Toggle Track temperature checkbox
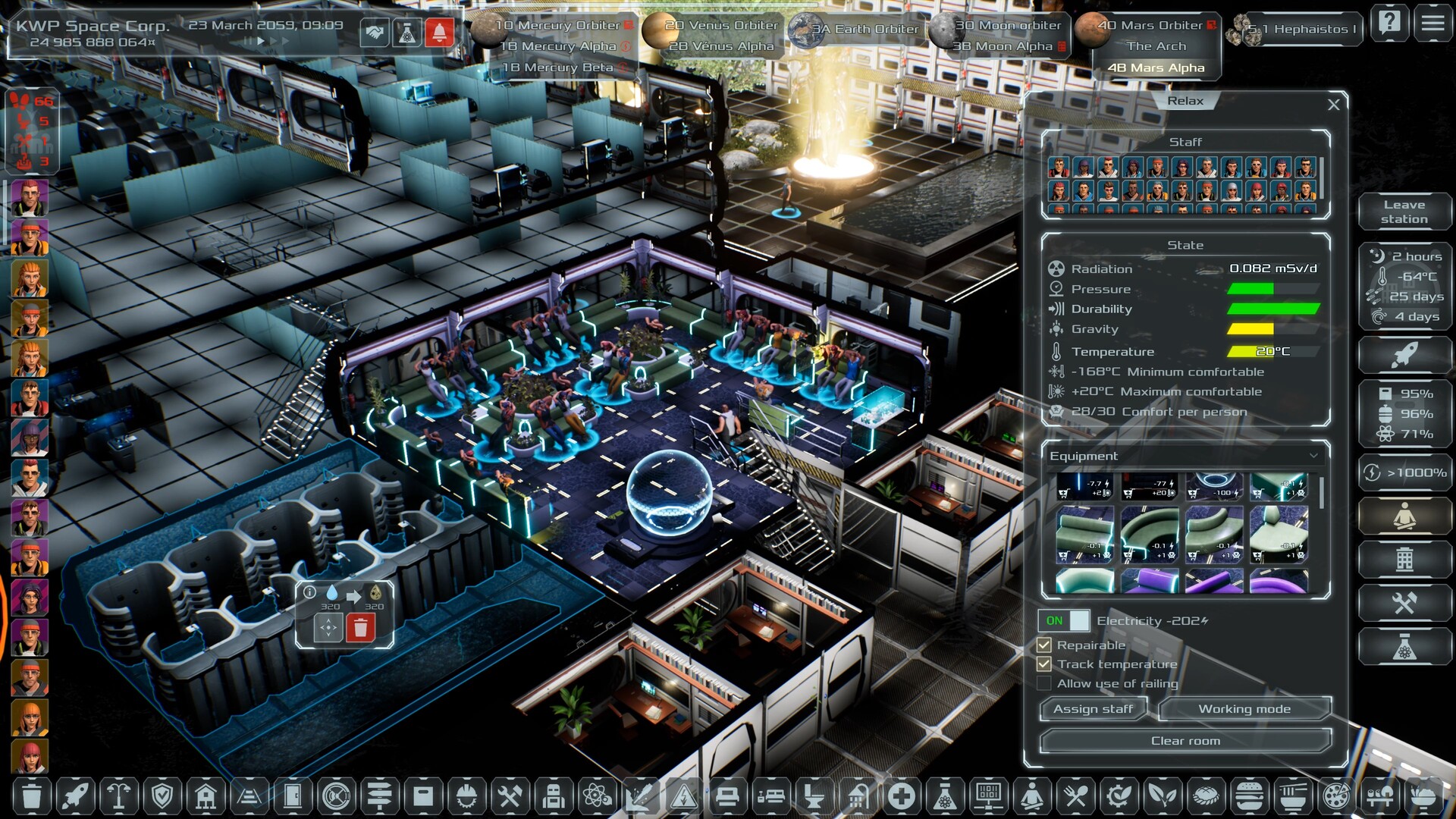The width and height of the screenshot is (1456, 819). pyautogui.click(x=1044, y=664)
